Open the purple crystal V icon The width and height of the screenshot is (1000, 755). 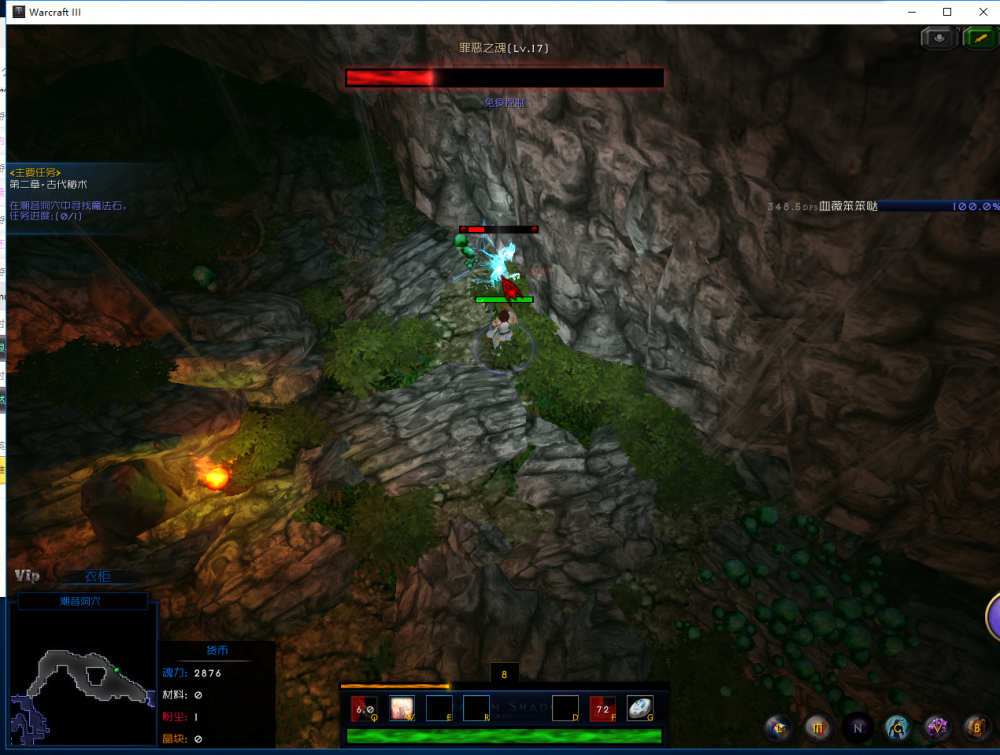click(937, 727)
